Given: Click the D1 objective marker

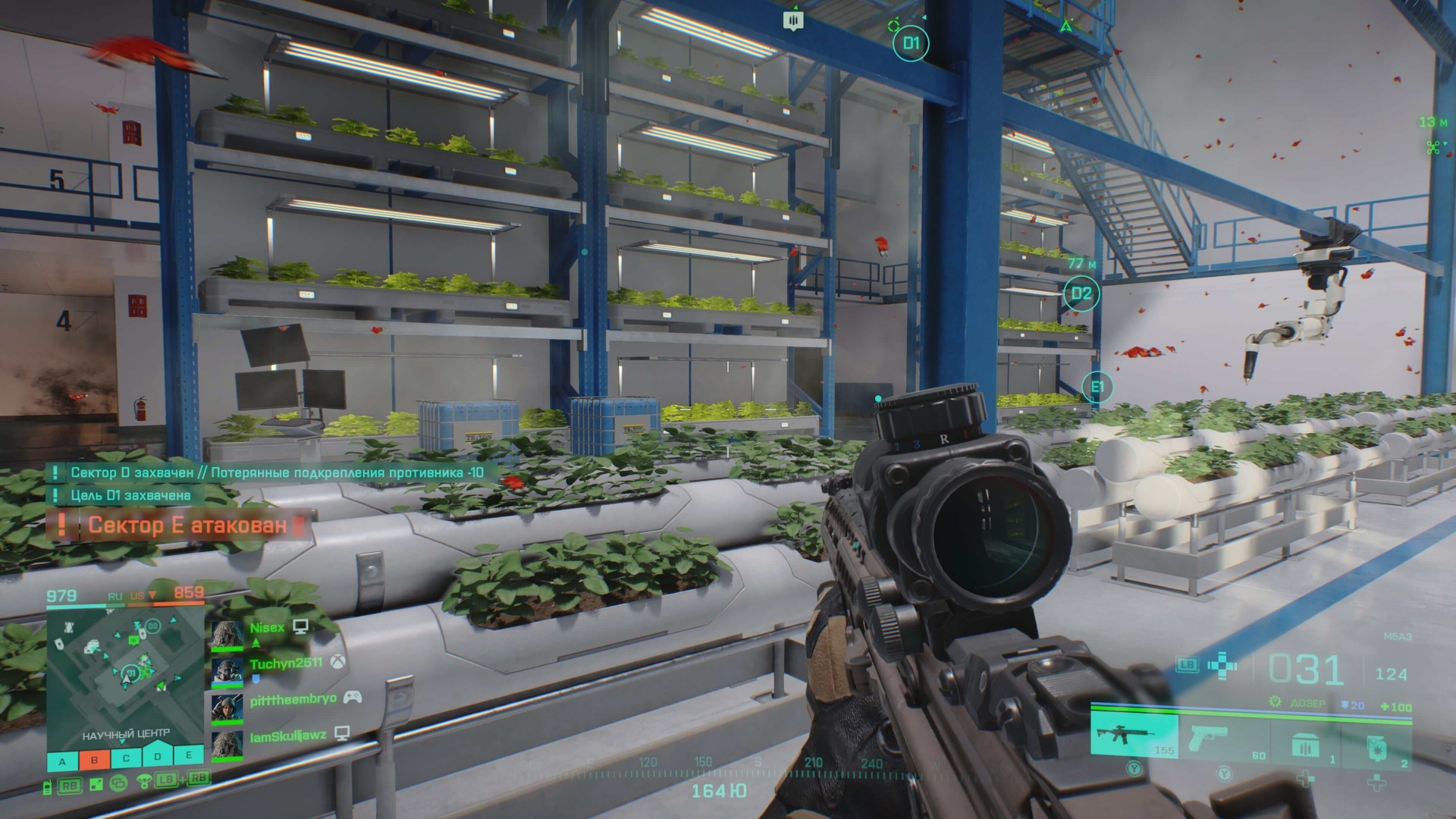Looking at the screenshot, I should (x=911, y=44).
